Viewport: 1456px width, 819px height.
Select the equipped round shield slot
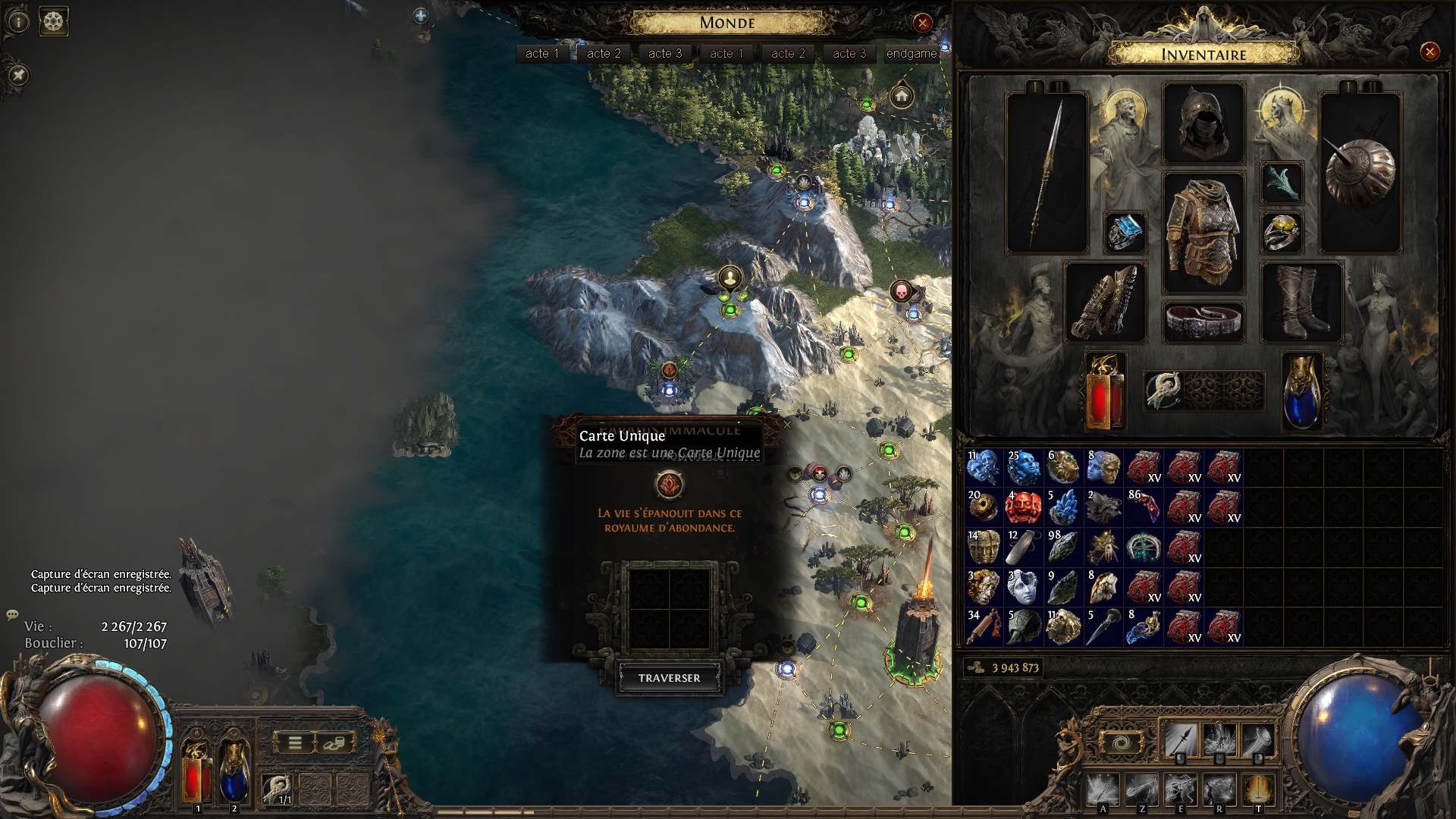(1360, 173)
